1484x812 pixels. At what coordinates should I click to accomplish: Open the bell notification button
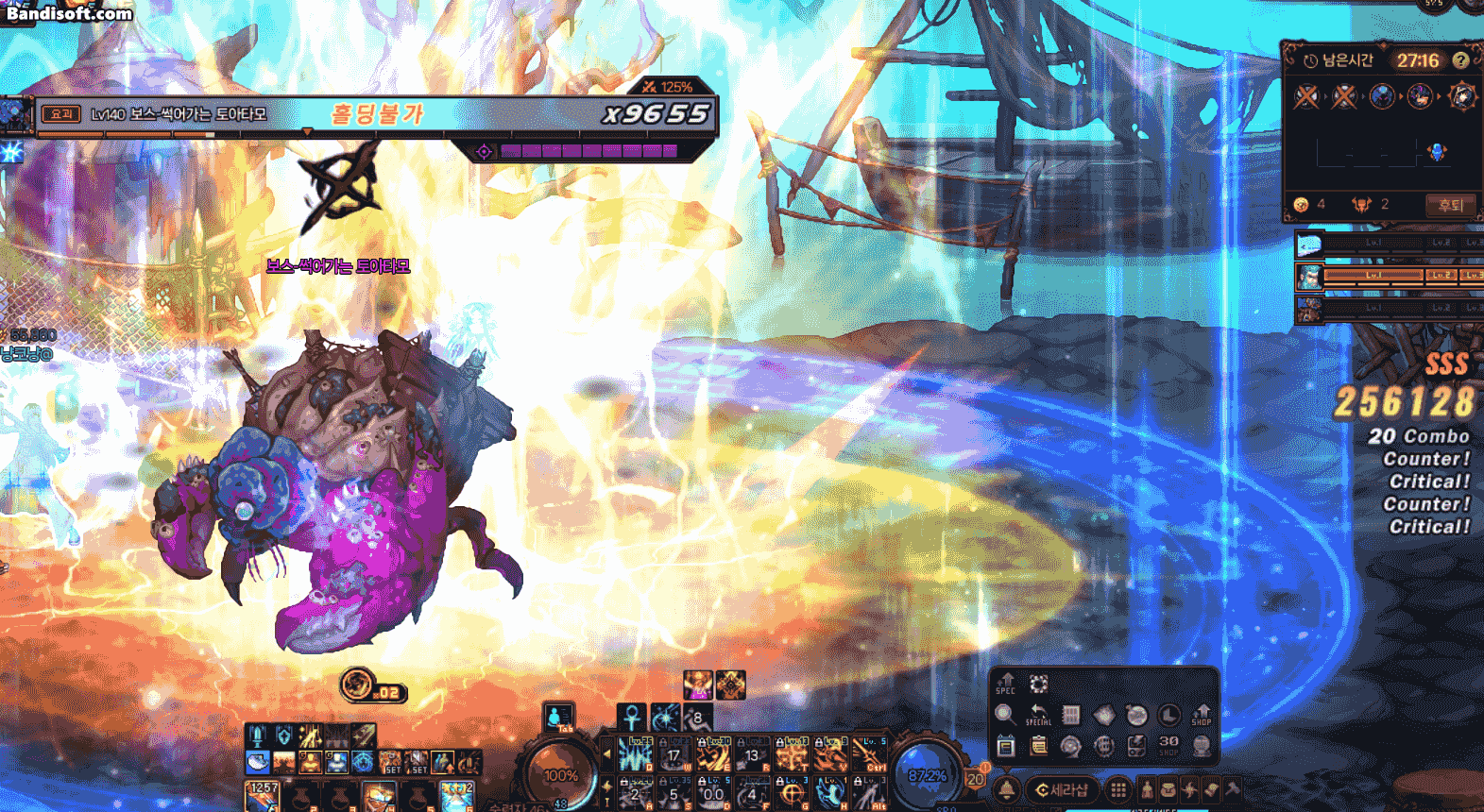[1007, 789]
